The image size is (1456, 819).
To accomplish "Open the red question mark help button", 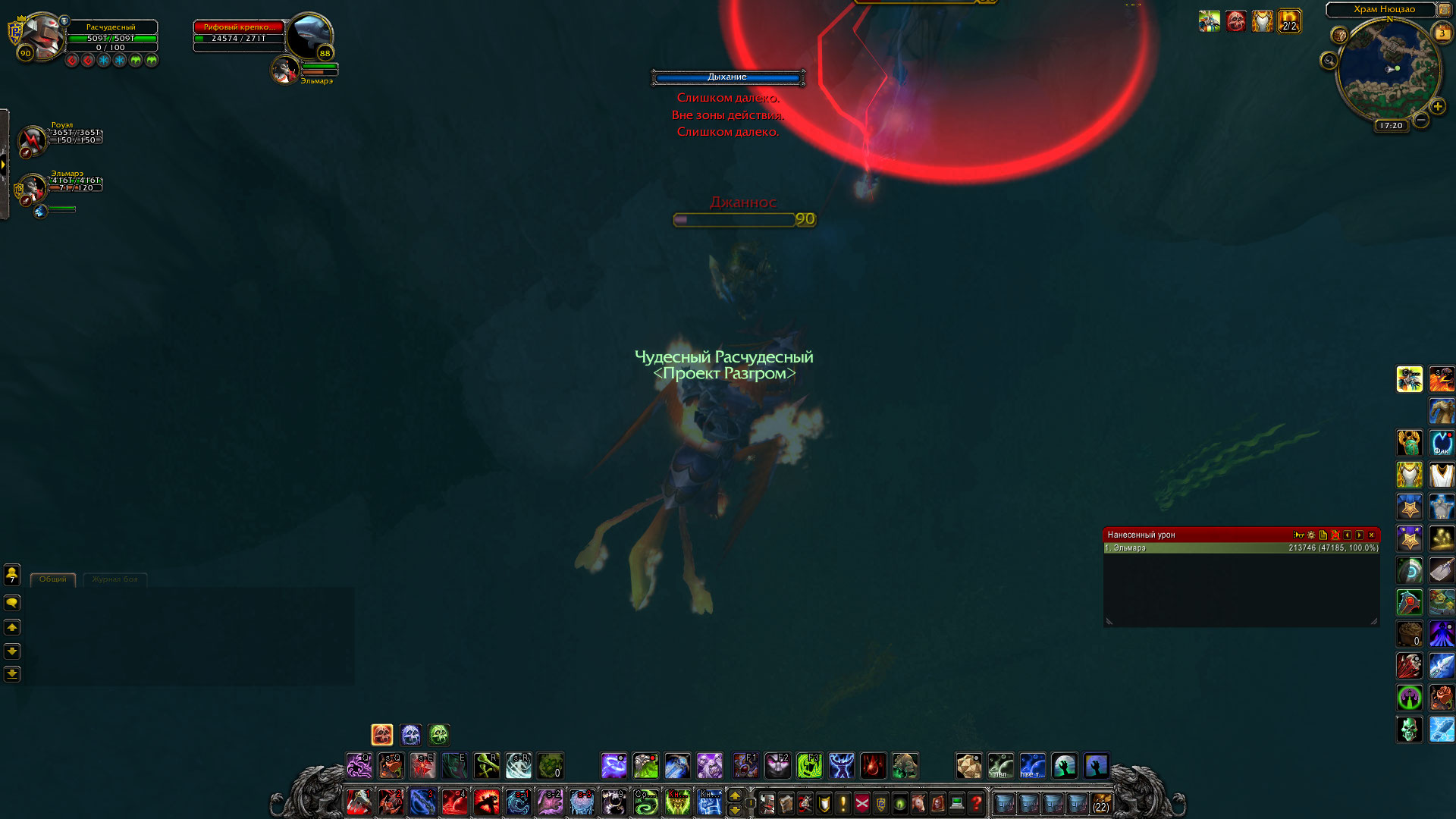I will click(x=976, y=802).
